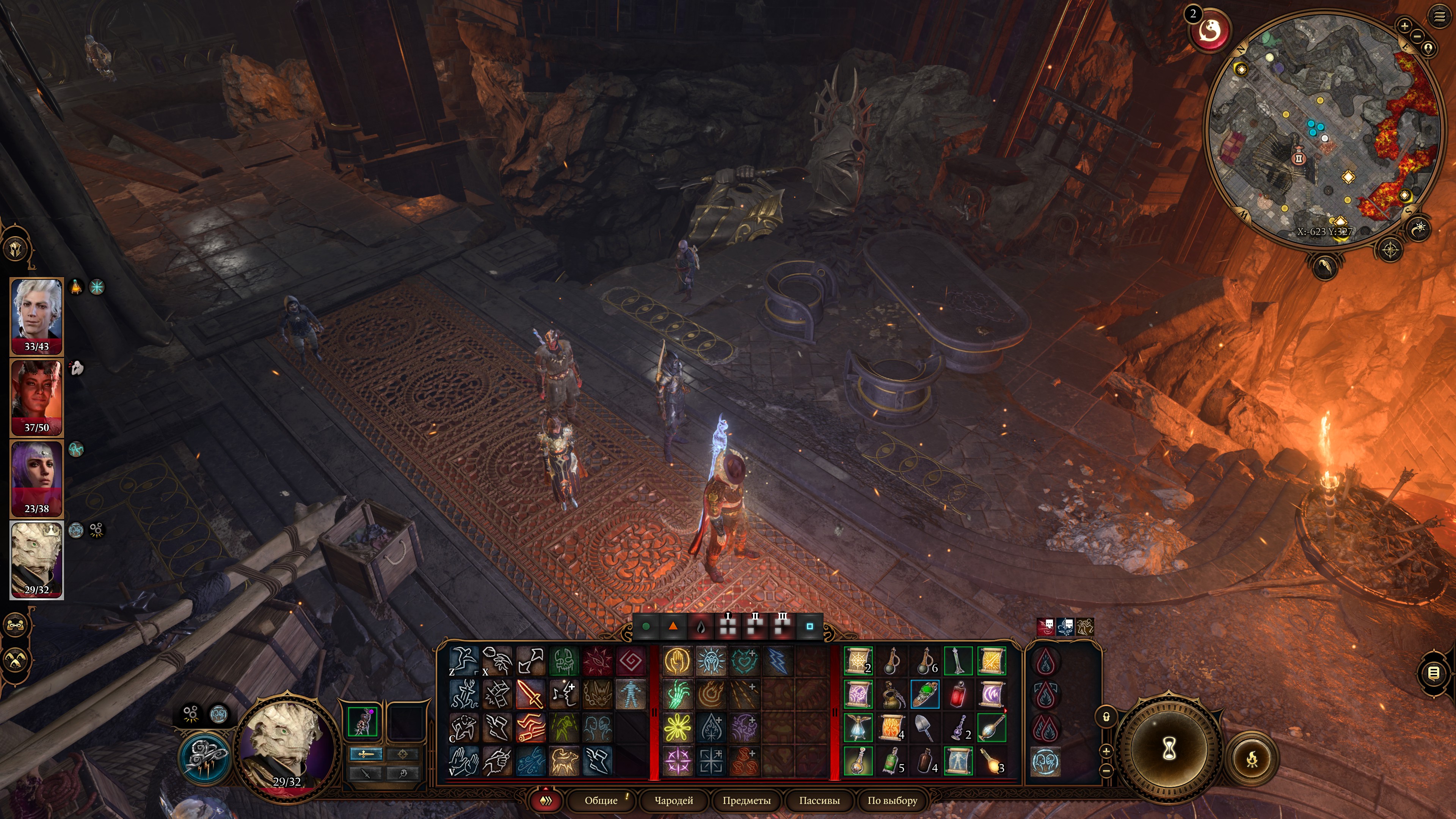
Task: Click the end turn hourglass button
Action: point(1168,750)
